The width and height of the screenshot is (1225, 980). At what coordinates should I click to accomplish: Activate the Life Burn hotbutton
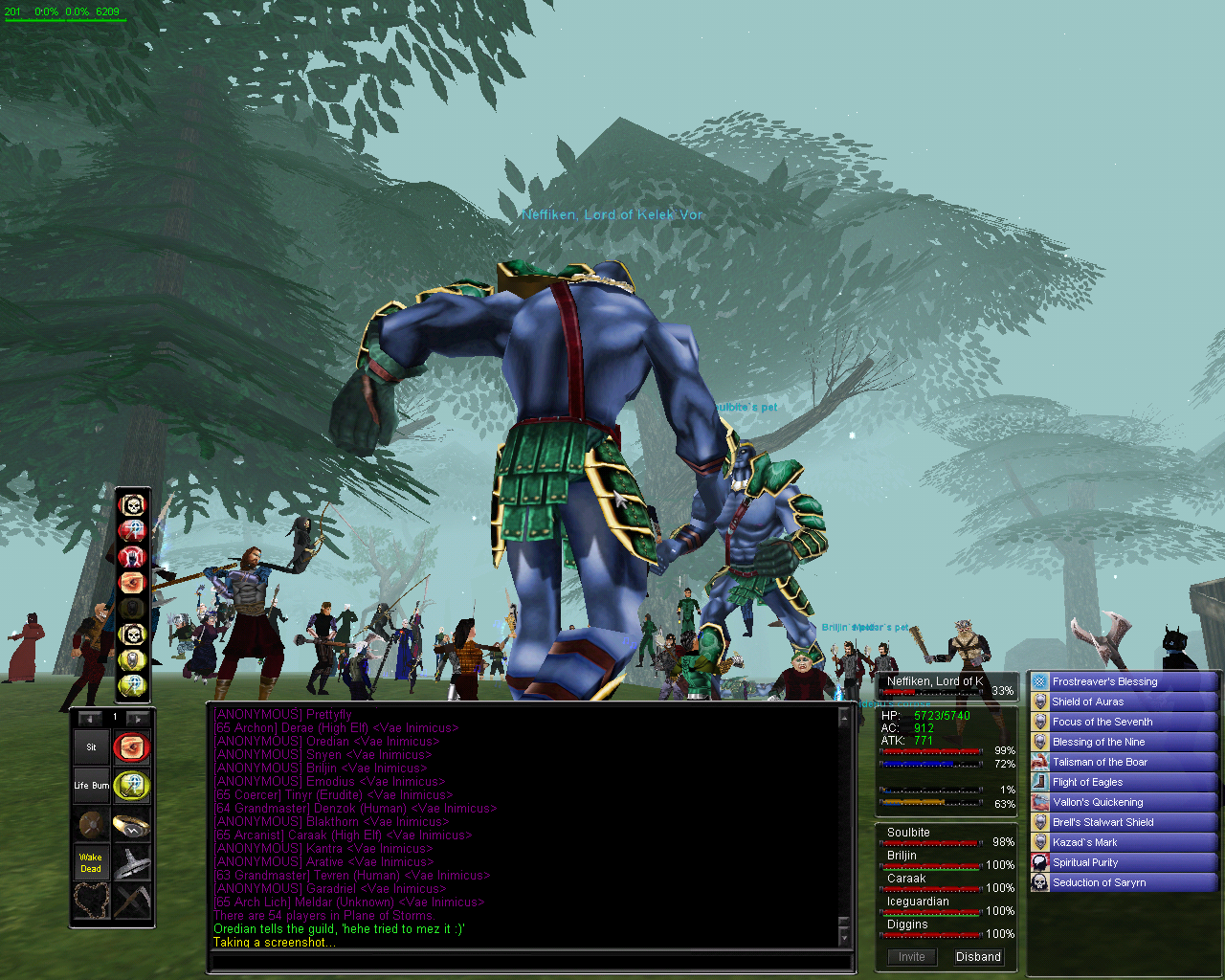coord(92,786)
